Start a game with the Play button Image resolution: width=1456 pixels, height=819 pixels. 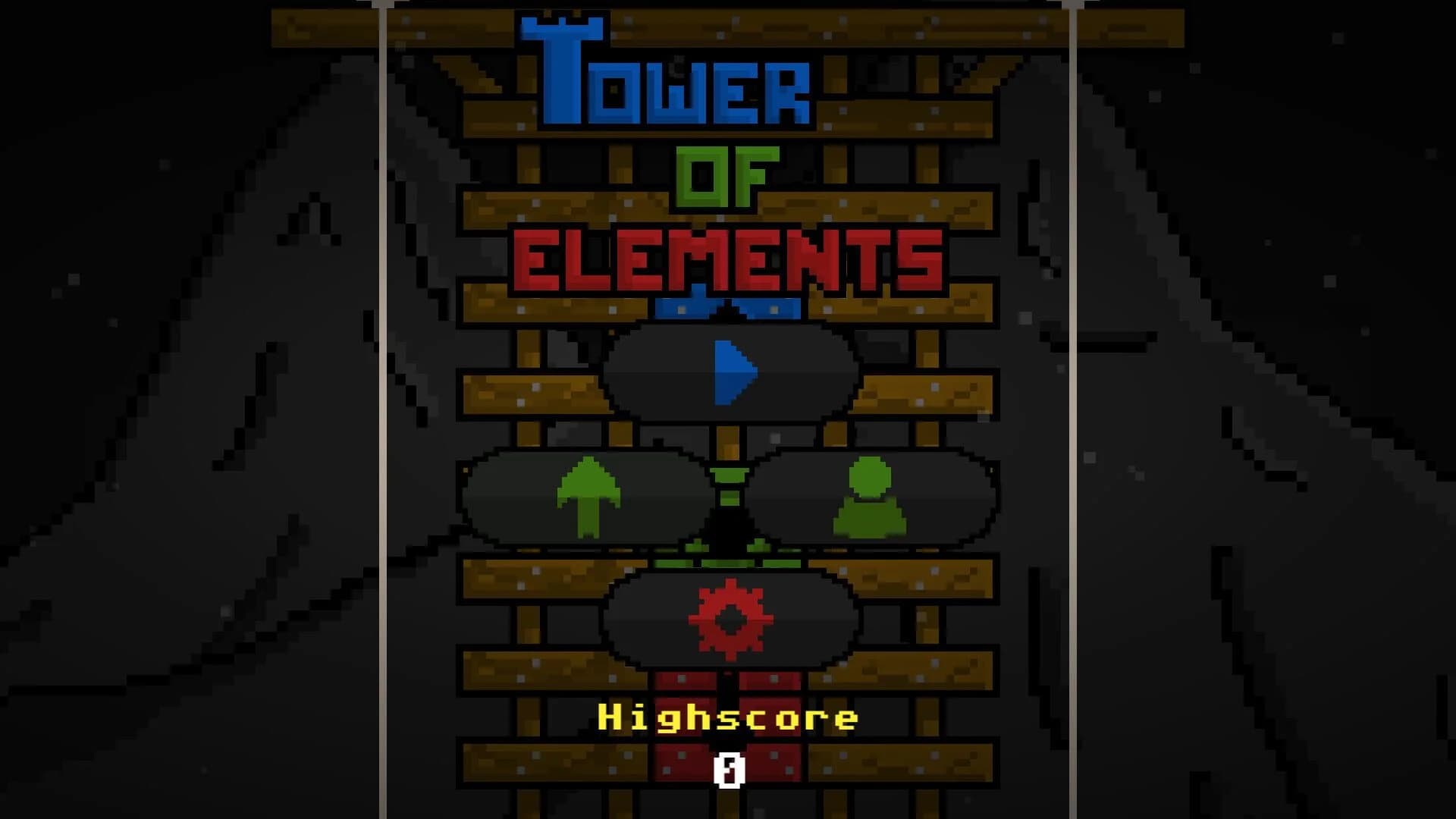730,372
